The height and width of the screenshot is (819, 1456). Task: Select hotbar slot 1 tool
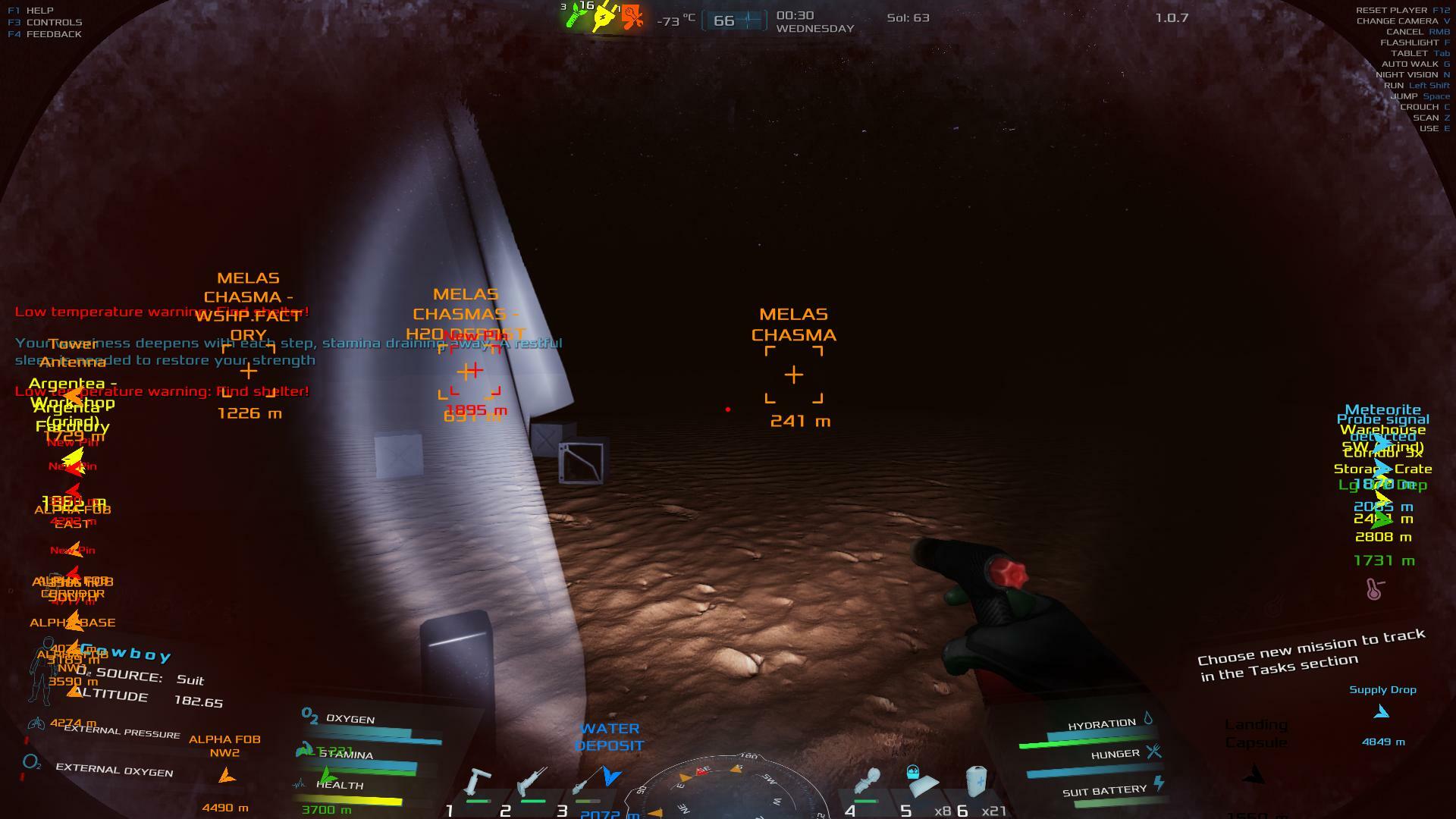[478, 783]
